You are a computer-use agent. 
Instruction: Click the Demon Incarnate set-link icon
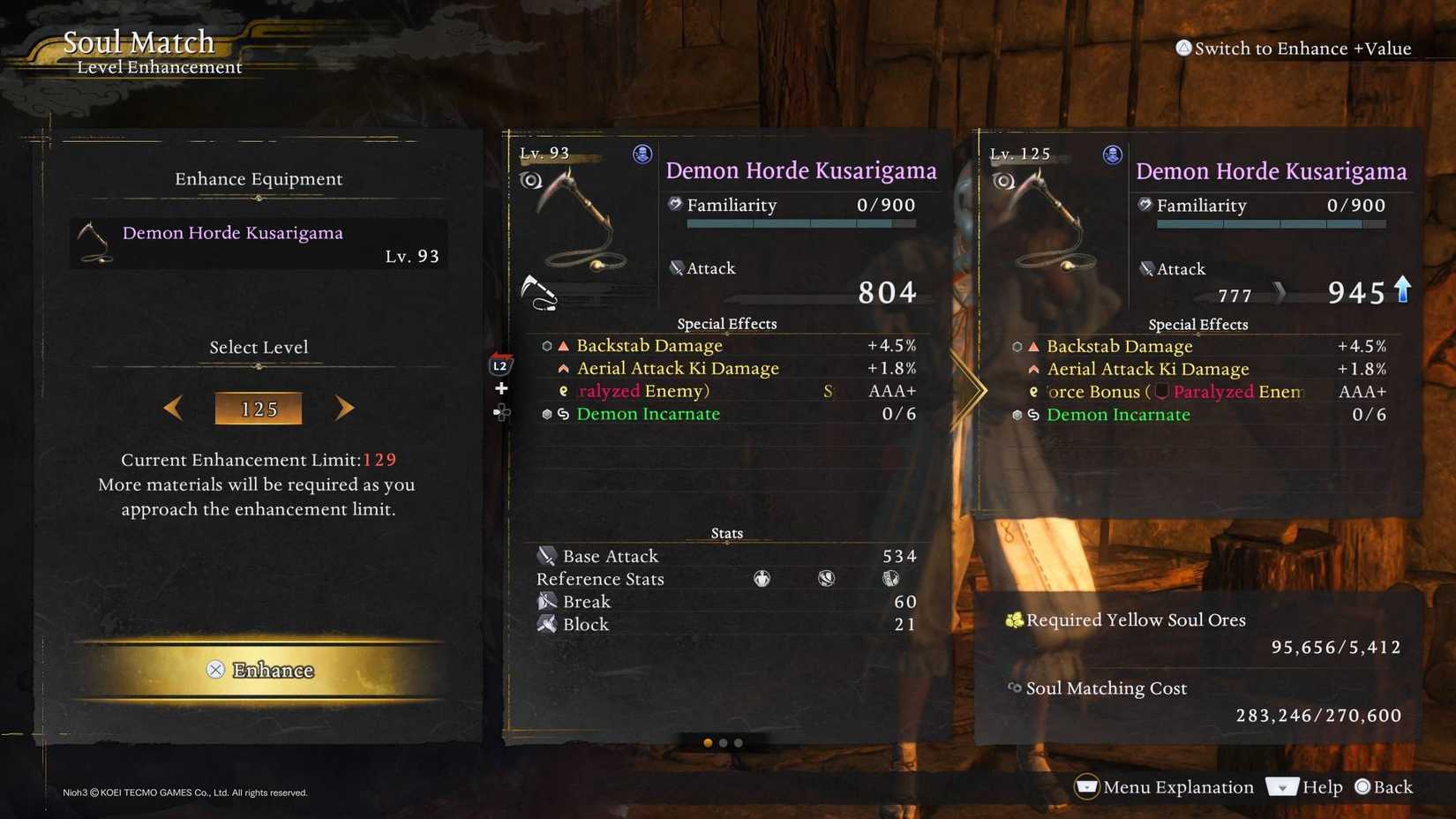tap(563, 414)
